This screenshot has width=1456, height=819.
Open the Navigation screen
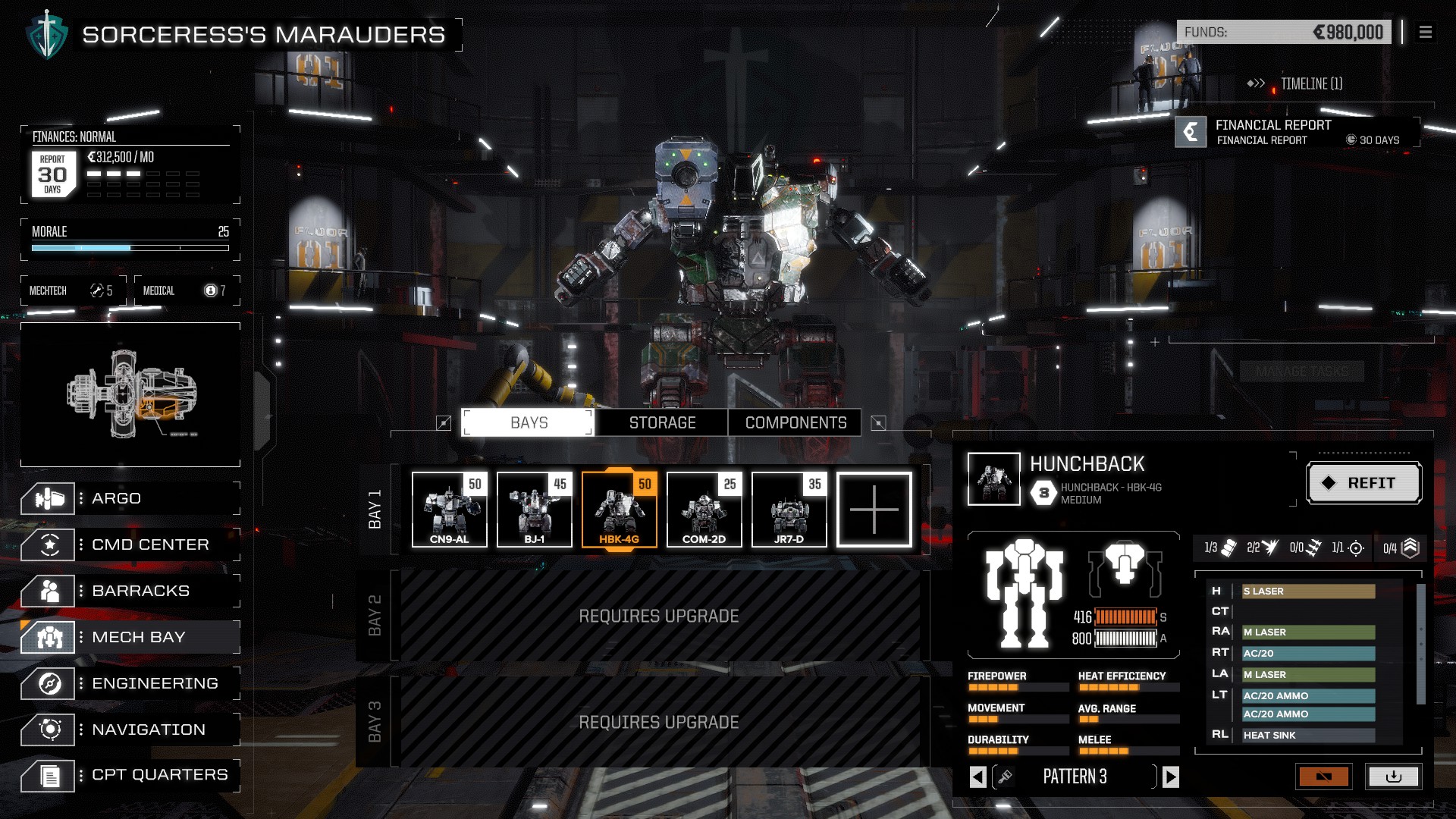130,730
